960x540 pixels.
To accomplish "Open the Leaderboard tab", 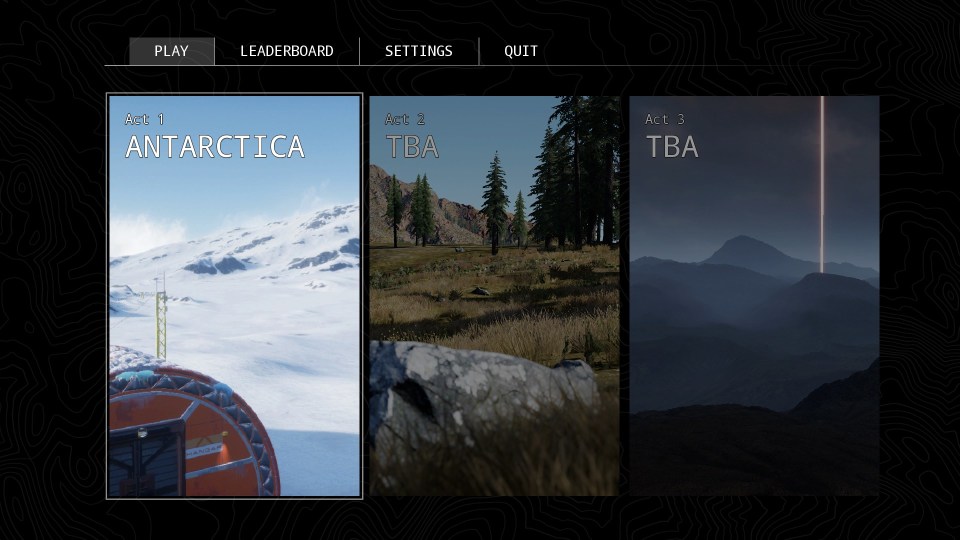I will 286,51.
